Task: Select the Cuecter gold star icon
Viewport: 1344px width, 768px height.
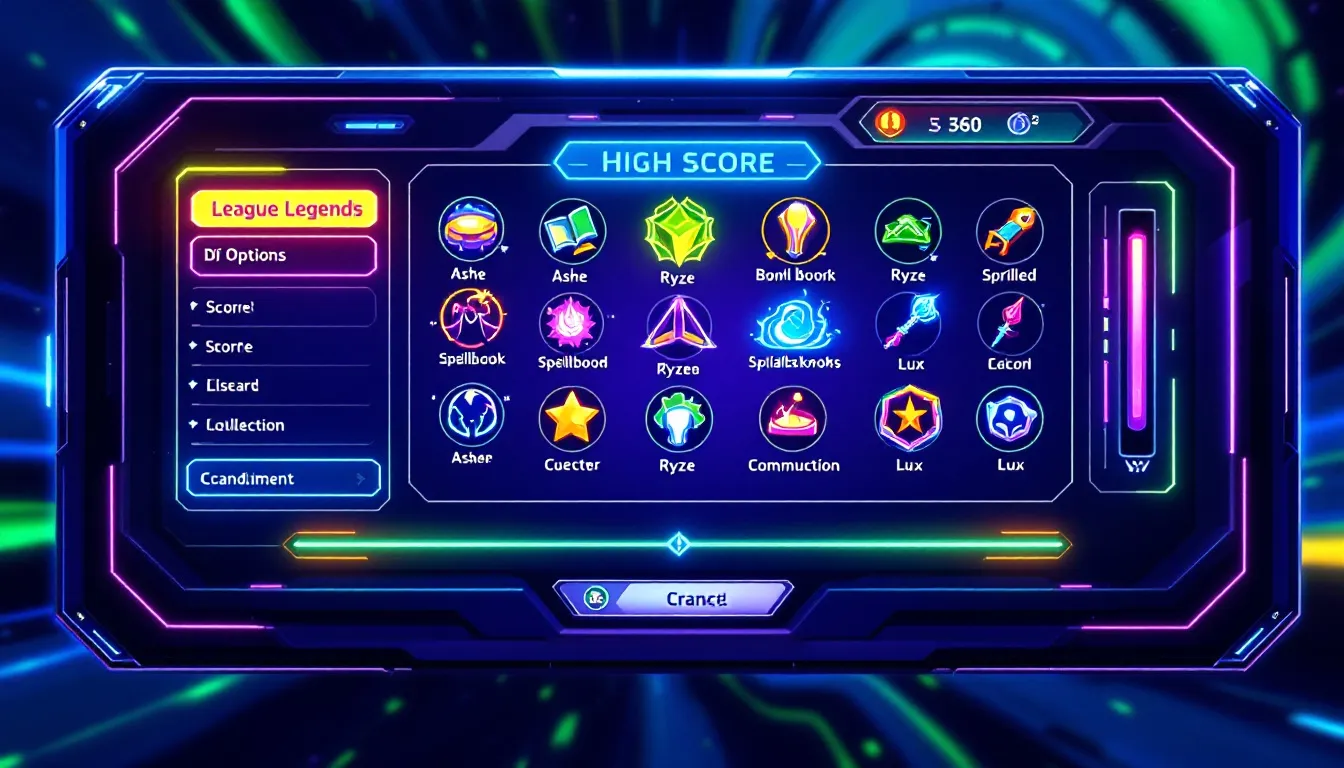Action: click(x=572, y=419)
